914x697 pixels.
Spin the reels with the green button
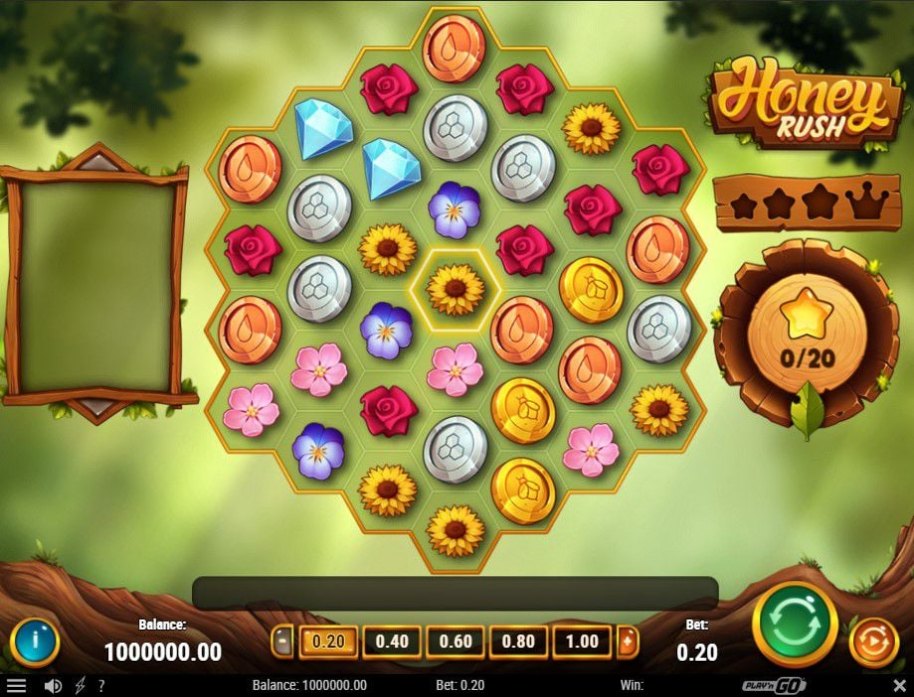point(795,624)
